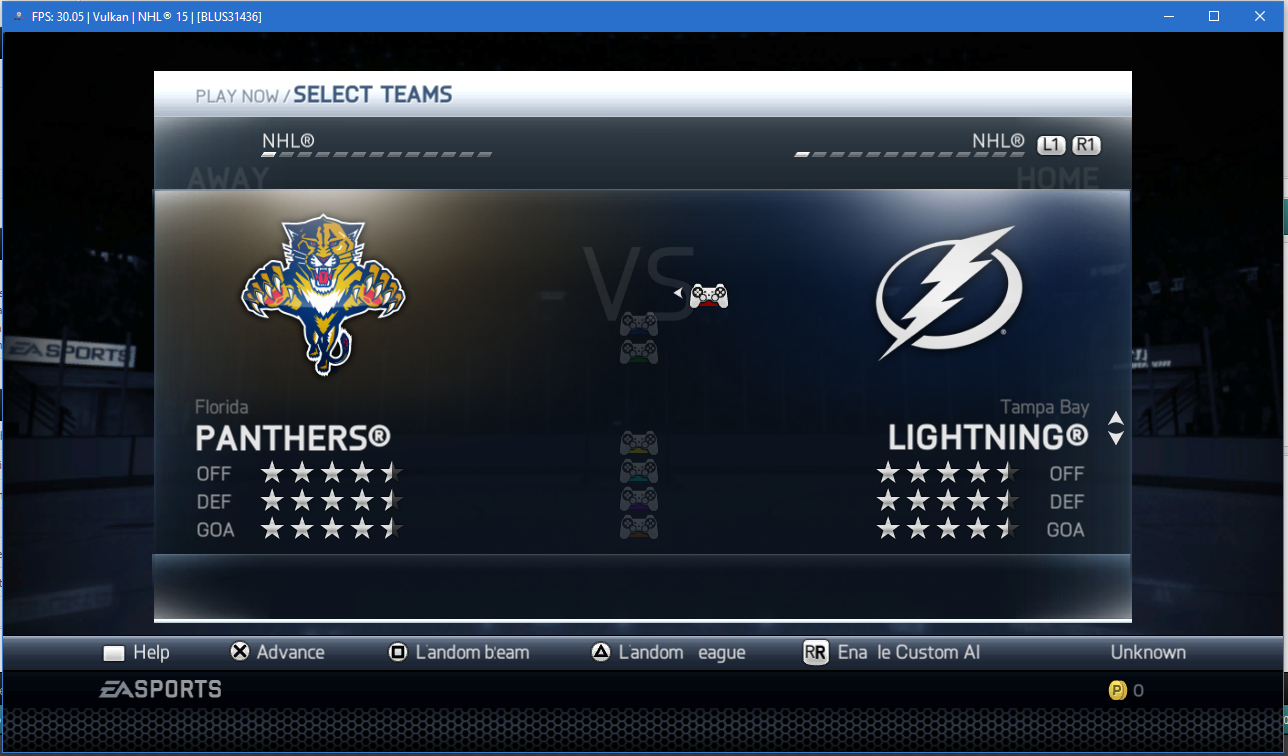Close the emulator window
Screen dimensions: 1288x756
[x=1260, y=16]
